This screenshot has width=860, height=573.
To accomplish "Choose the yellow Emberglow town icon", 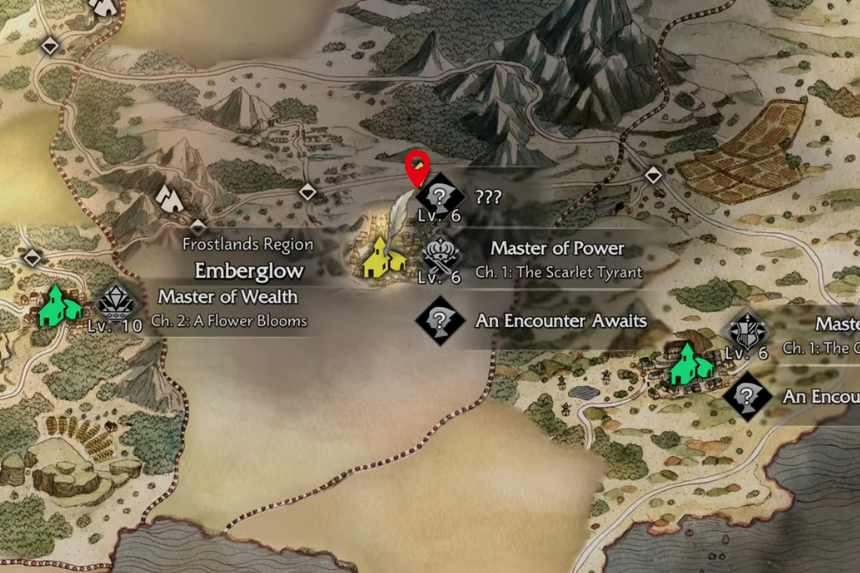I will tap(382, 257).
